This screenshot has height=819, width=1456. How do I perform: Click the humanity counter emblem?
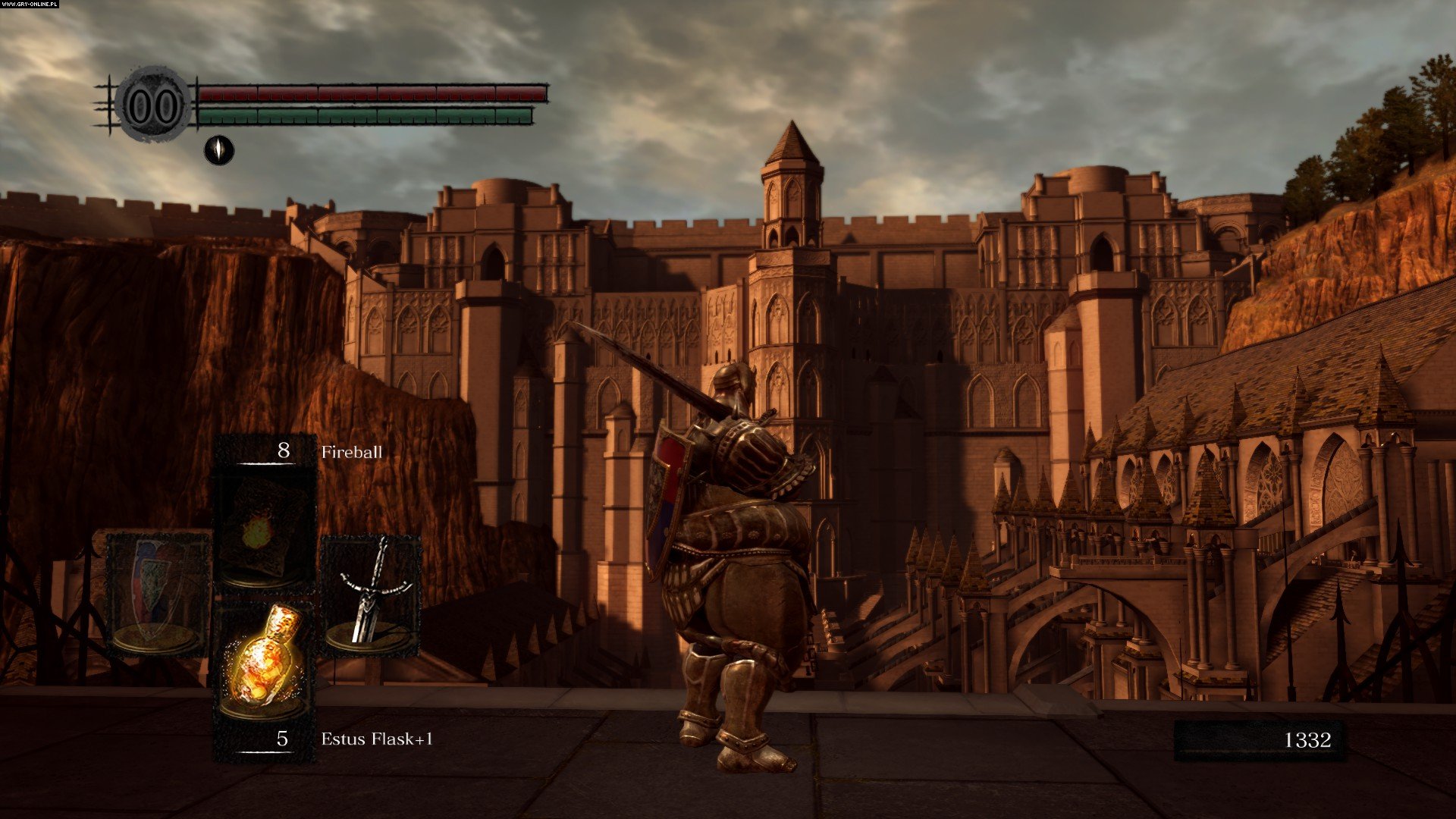tap(154, 105)
